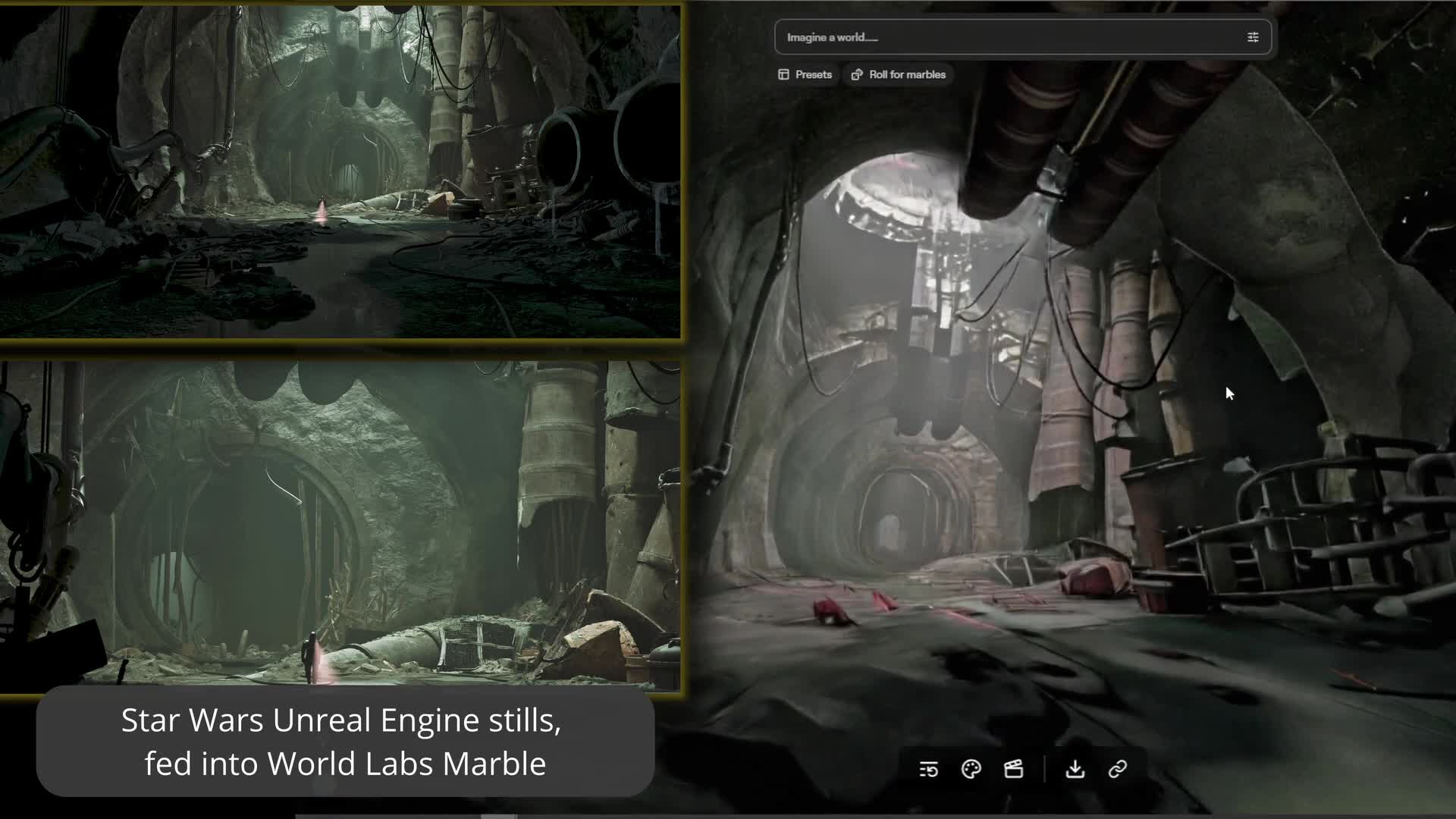Click the dice icon beside Roll for marbles
1456x819 pixels.
[x=857, y=74]
